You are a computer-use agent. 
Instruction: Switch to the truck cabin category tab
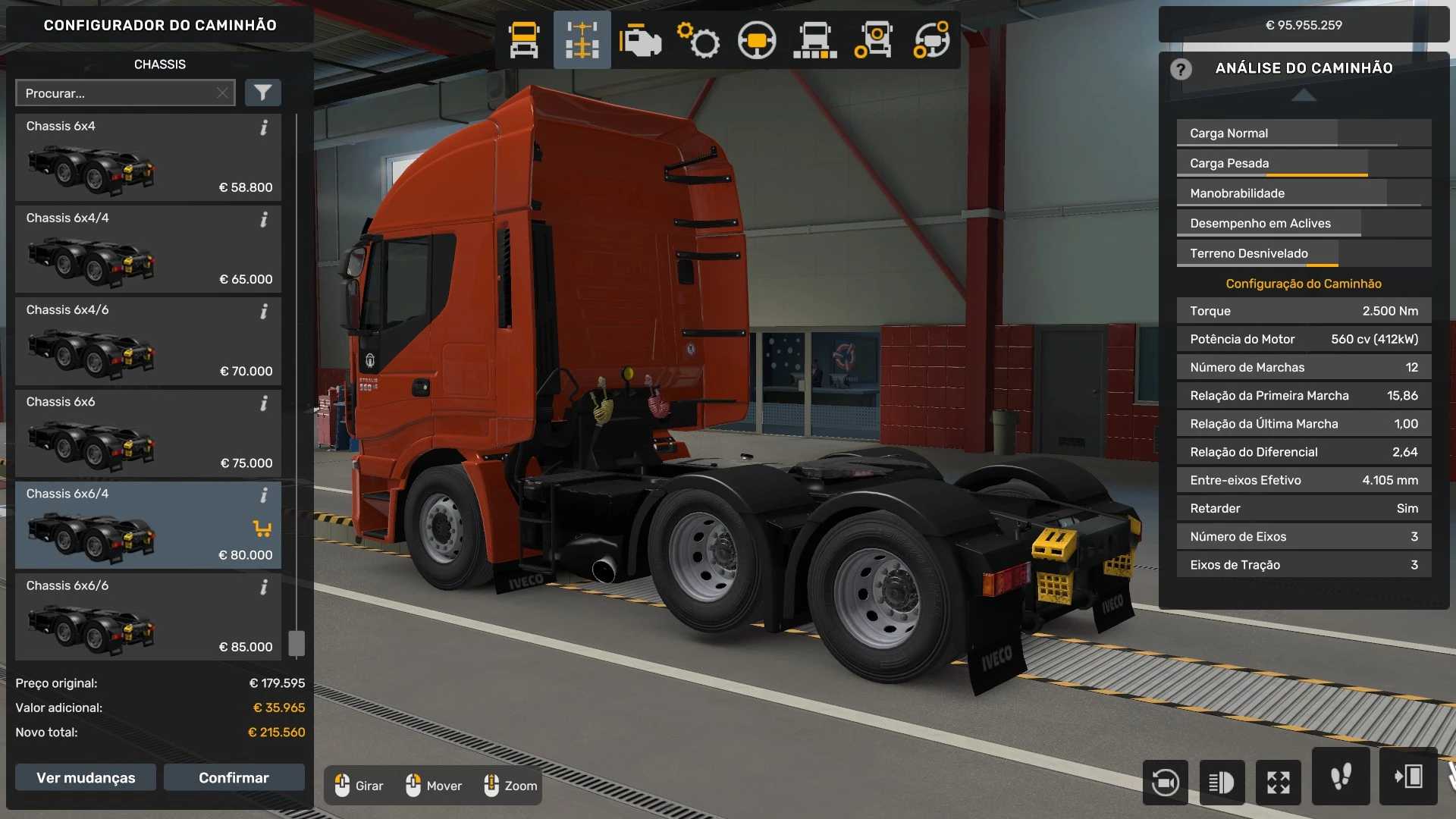point(524,40)
